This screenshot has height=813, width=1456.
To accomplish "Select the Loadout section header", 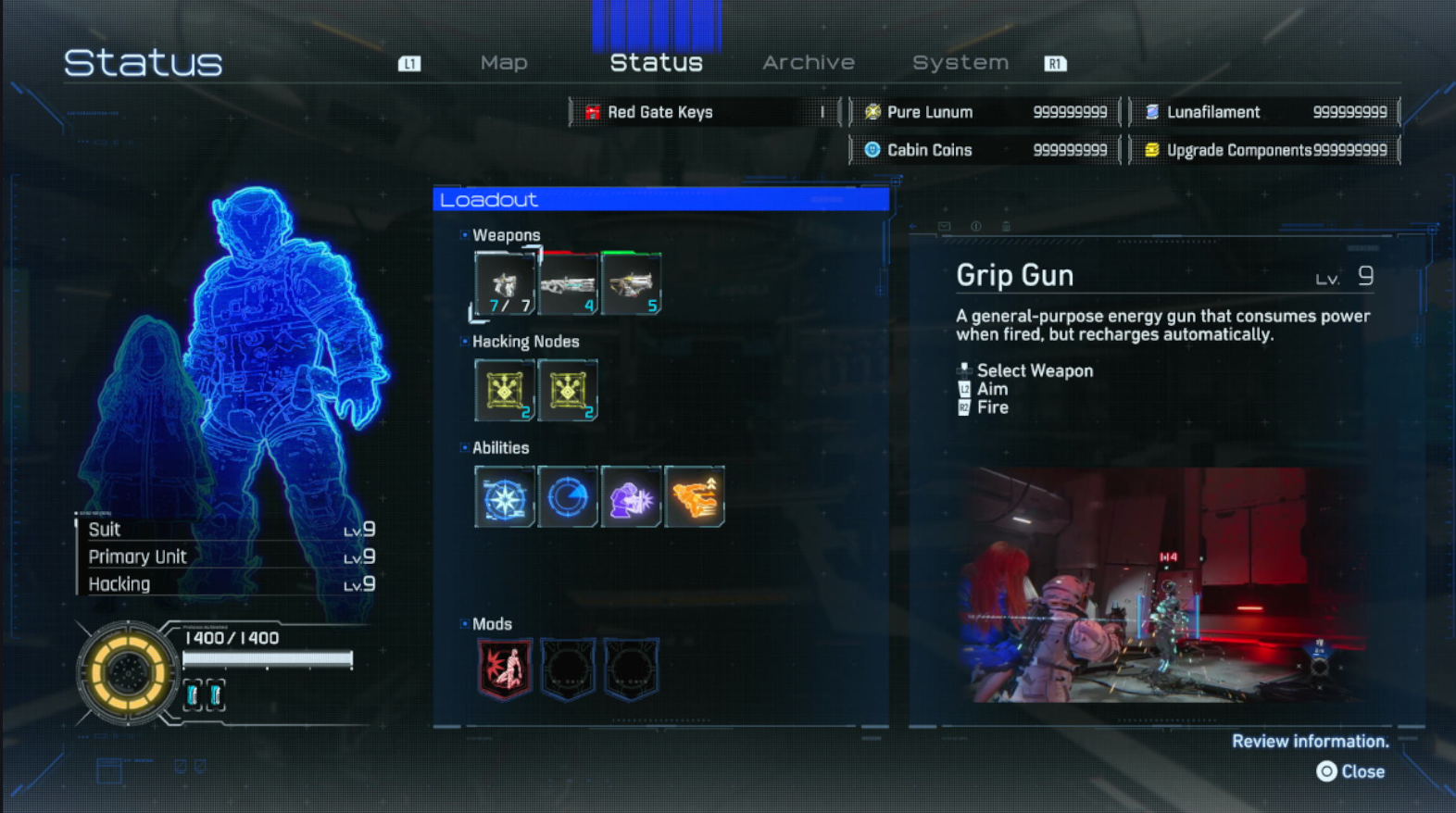I will pos(660,199).
